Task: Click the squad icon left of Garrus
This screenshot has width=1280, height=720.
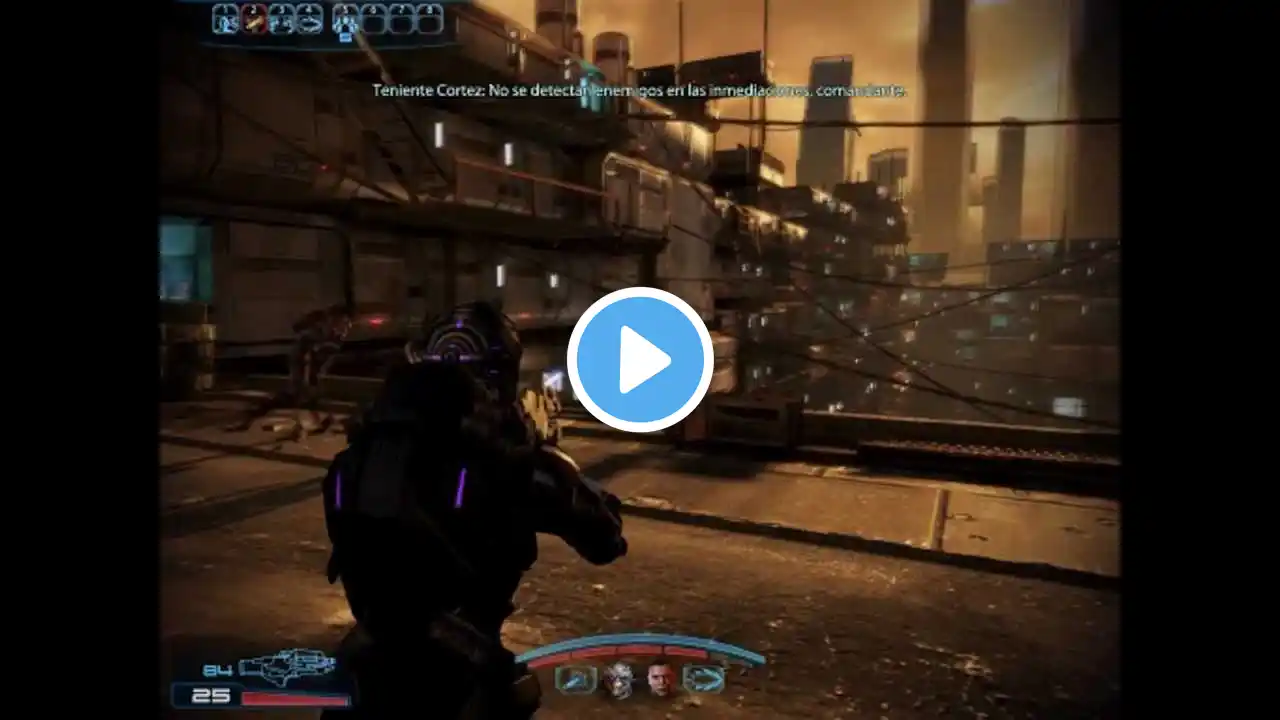Action: click(x=576, y=680)
